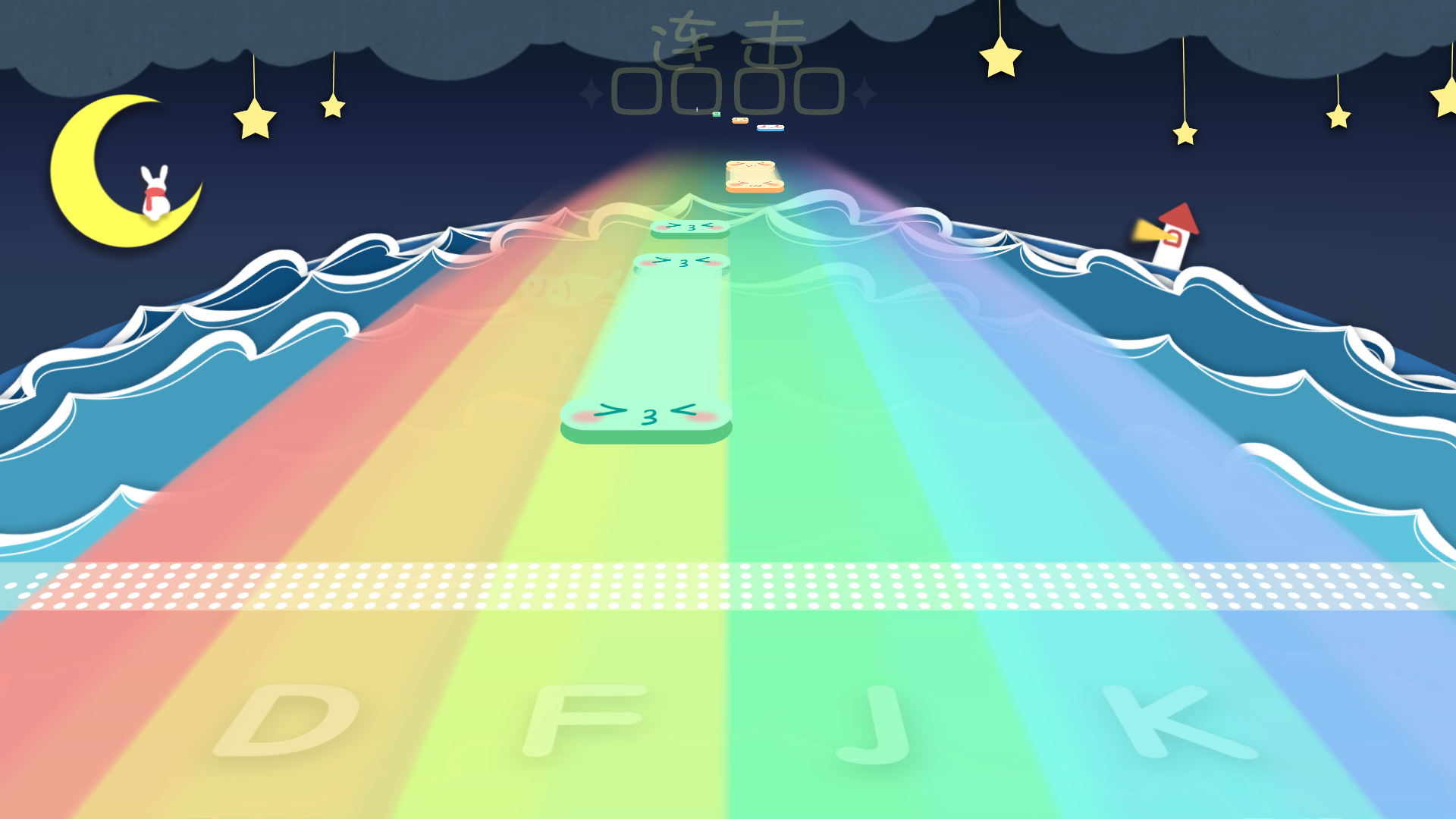This screenshot has width=1456, height=819.
Task: Click the green note tile nearest the hit line
Action: (645, 417)
